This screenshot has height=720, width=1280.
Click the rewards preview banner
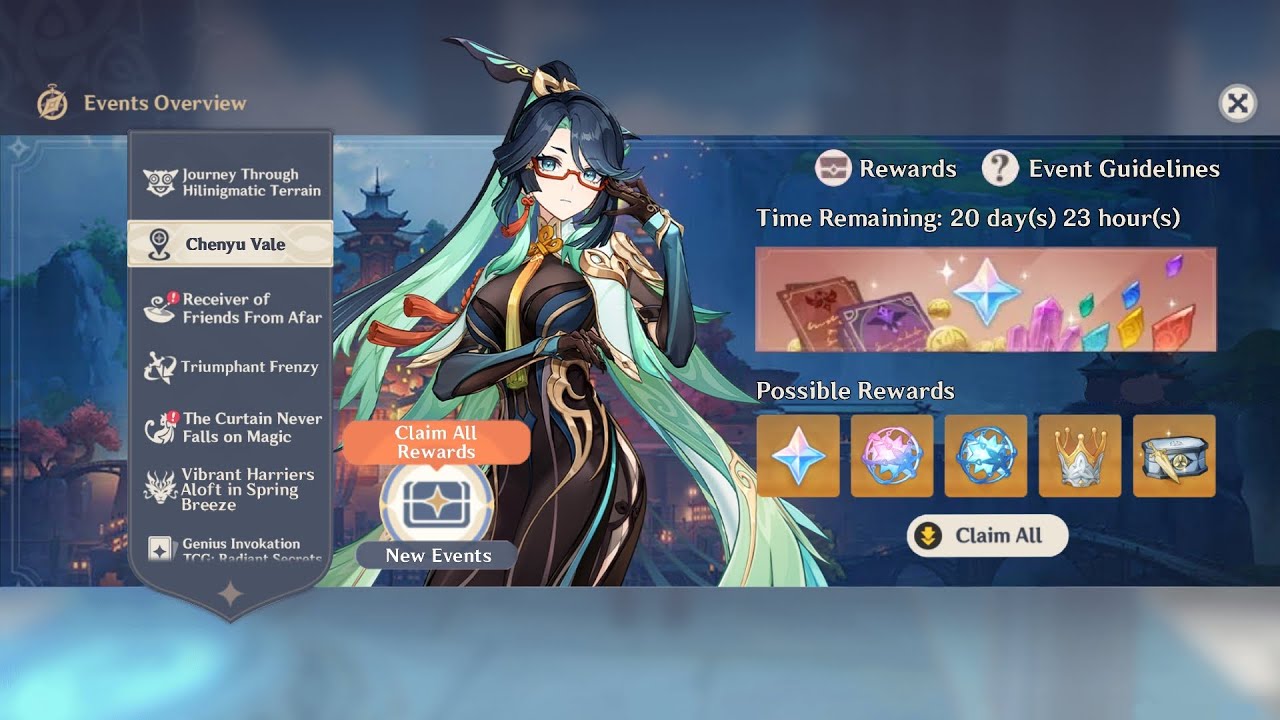coord(985,299)
